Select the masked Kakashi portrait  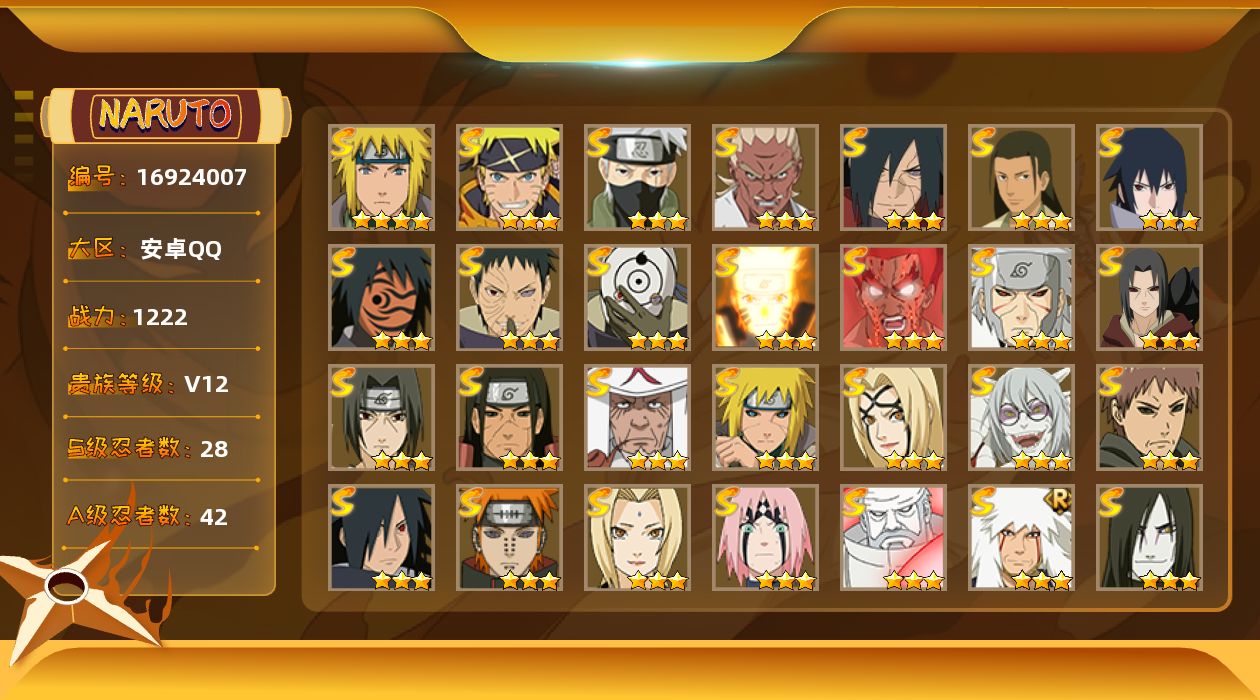tap(637, 178)
